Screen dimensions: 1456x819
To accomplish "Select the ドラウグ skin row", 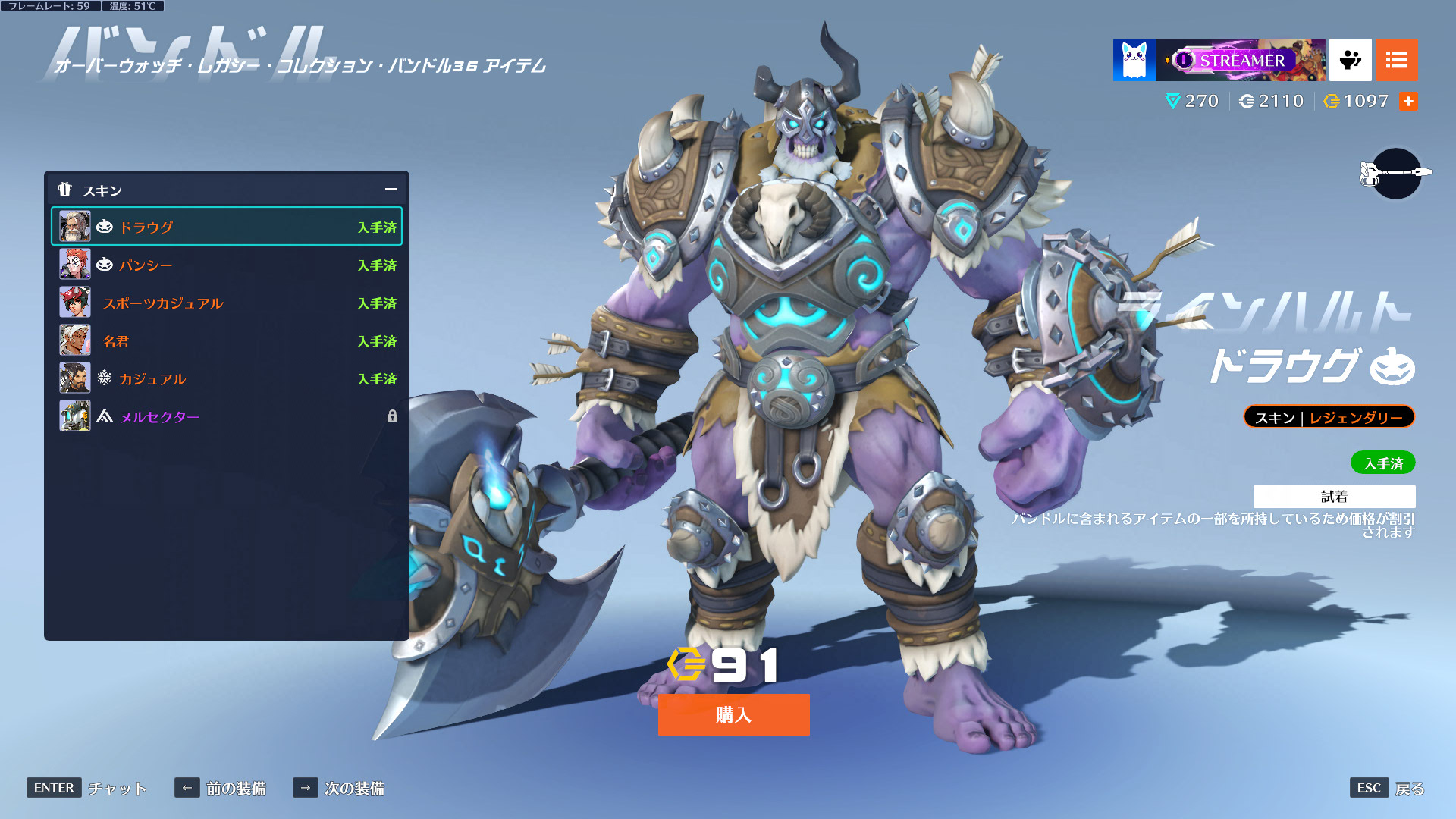I will [226, 227].
